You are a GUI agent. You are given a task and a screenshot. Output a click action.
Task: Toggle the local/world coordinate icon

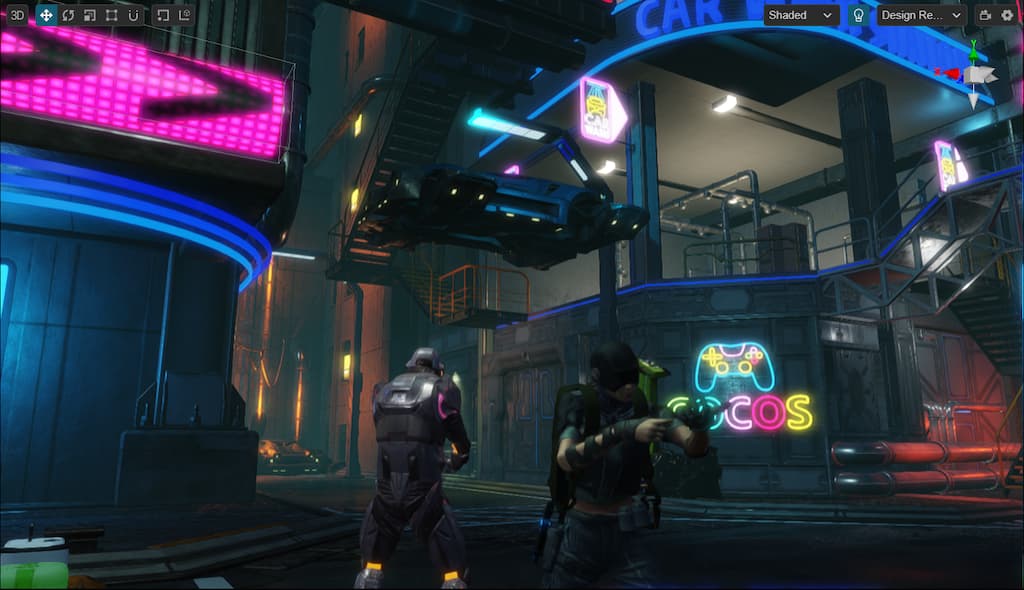click(x=184, y=15)
